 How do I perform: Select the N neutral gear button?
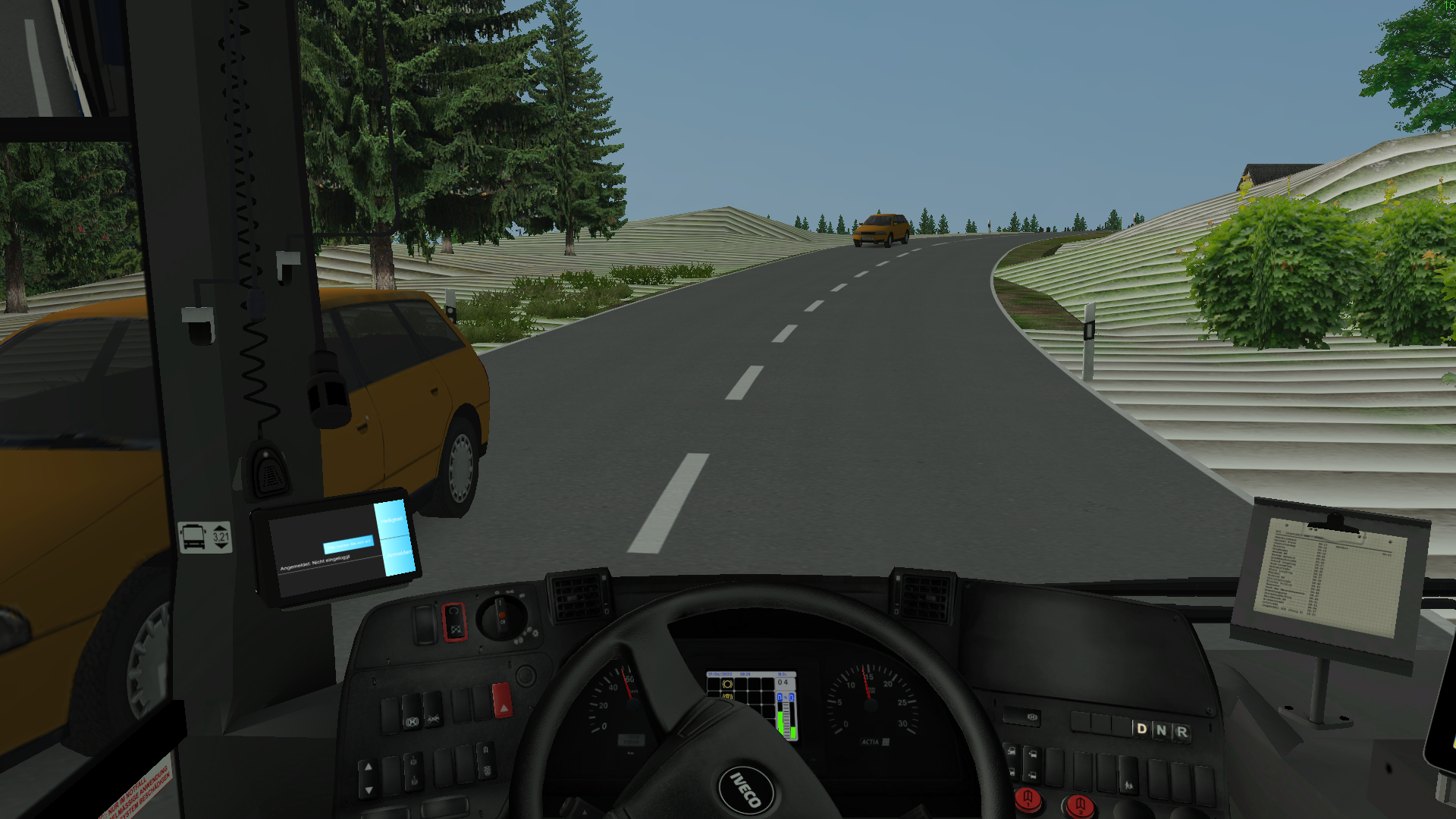click(1161, 730)
